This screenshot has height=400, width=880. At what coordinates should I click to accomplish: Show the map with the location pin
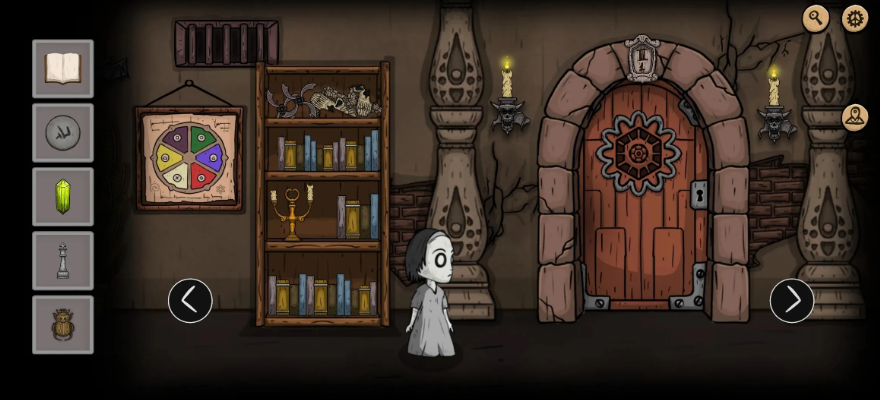[854, 117]
